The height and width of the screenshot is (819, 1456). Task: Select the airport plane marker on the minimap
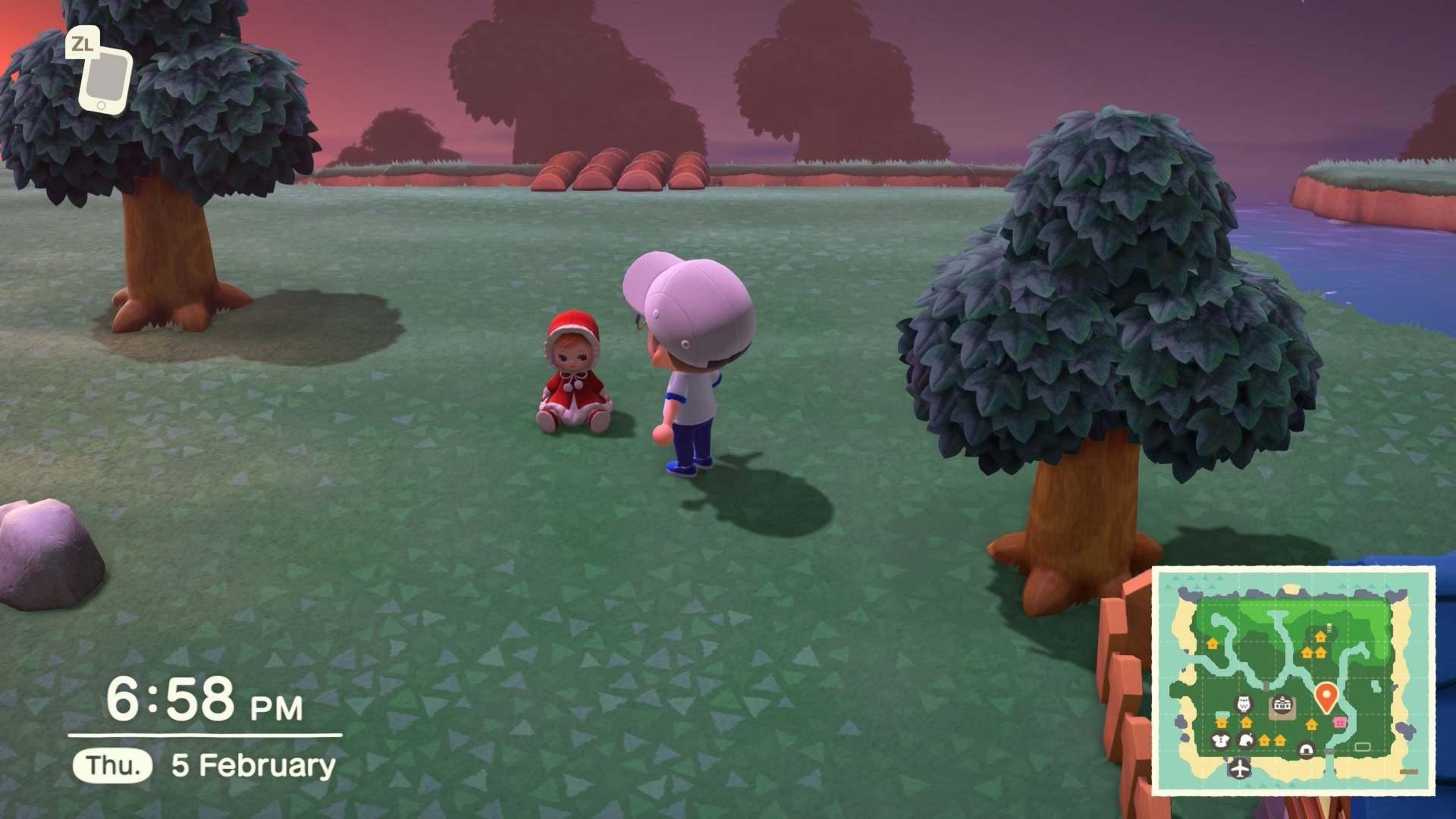1239,767
